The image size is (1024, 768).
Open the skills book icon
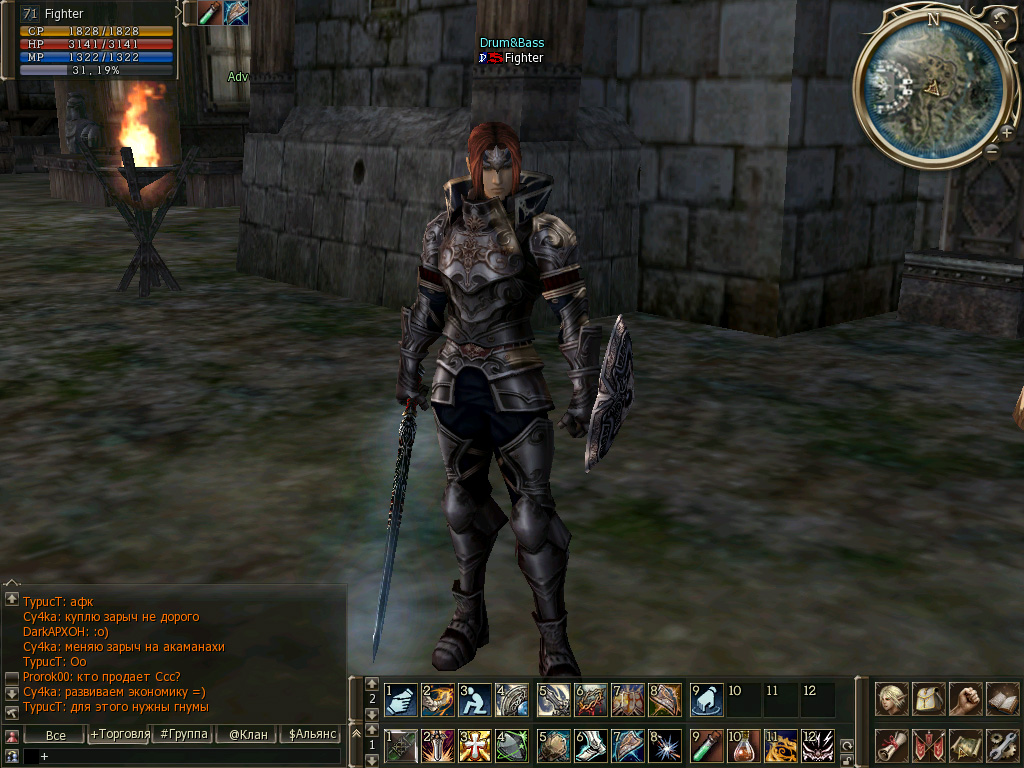(1002, 698)
